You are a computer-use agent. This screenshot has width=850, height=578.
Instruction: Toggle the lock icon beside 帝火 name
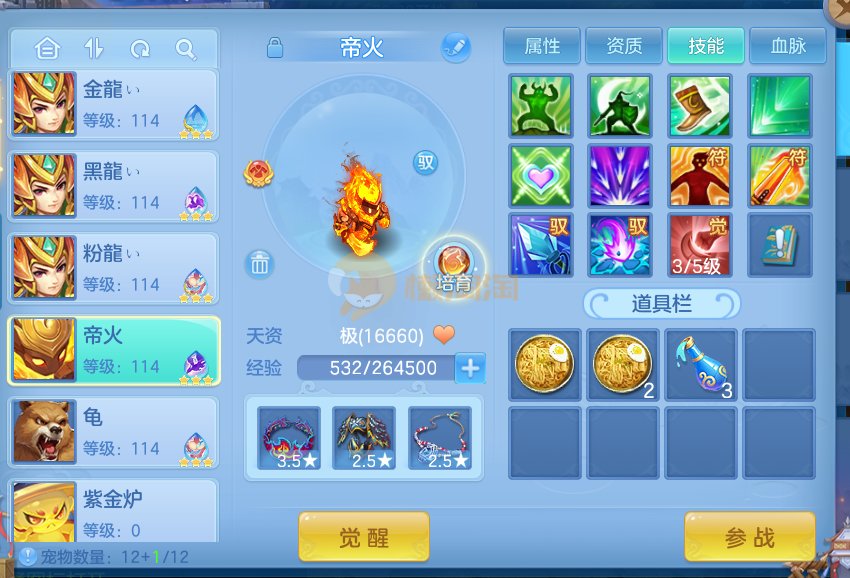[x=275, y=47]
